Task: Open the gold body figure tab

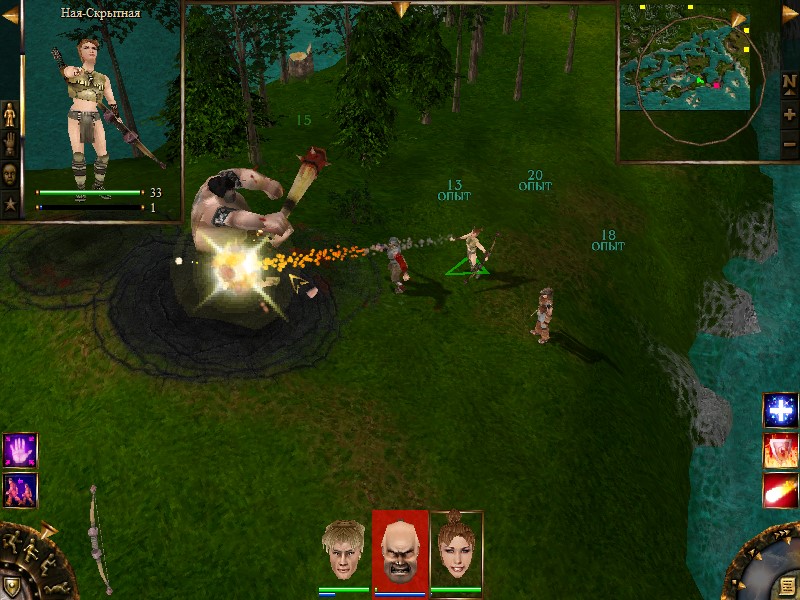Action: (x=11, y=115)
